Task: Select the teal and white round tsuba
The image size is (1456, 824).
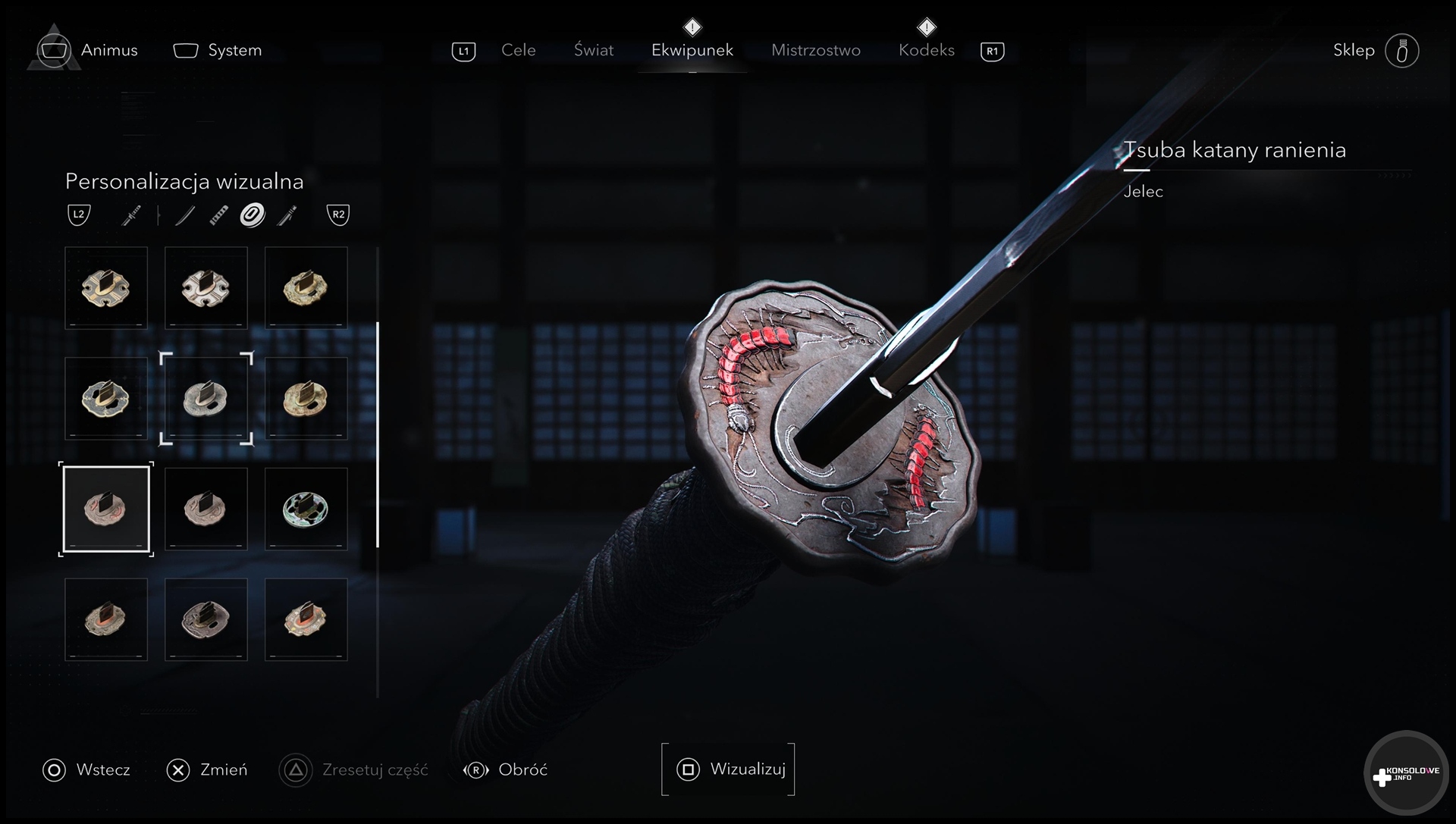Action: [306, 509]
